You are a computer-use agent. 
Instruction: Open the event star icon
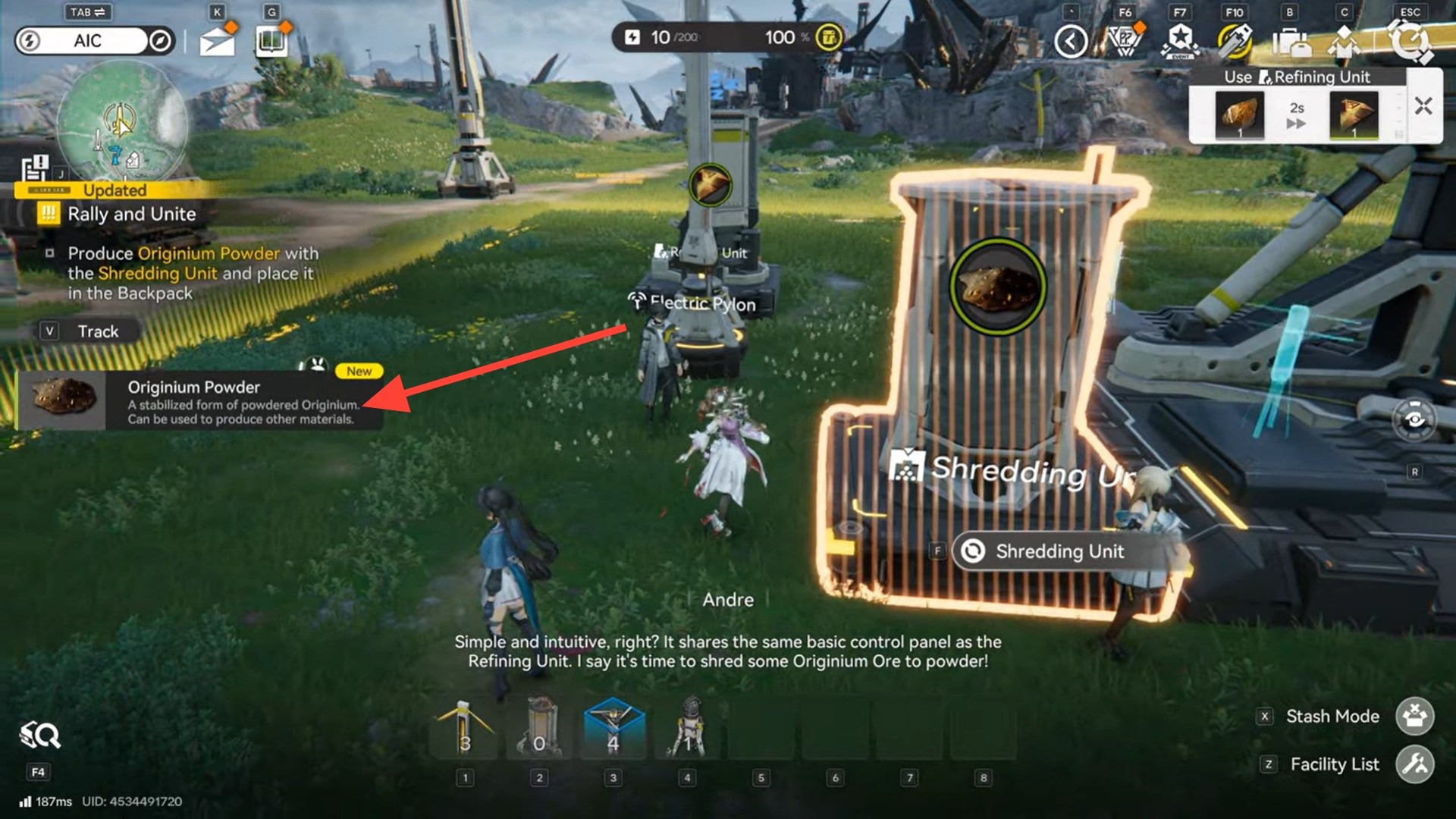(x=1180, y=41)
